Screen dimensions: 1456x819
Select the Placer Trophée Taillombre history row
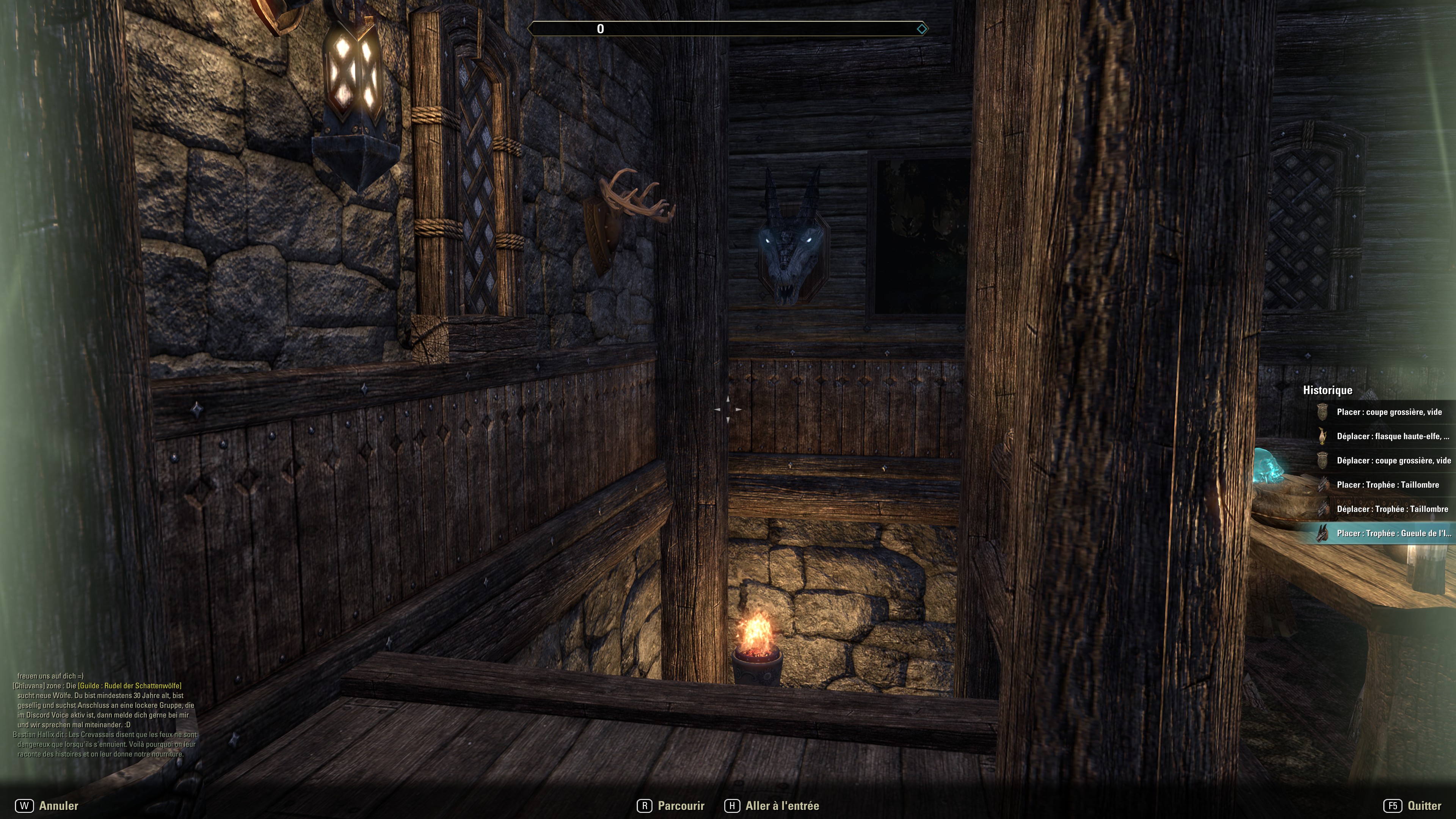tap(1387, 485)
